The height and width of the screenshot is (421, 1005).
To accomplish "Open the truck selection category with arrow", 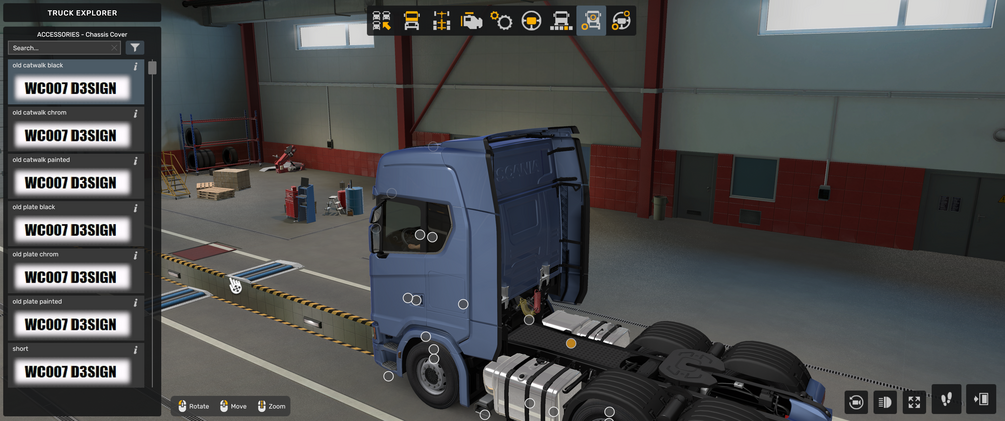I will coord(381,21).
